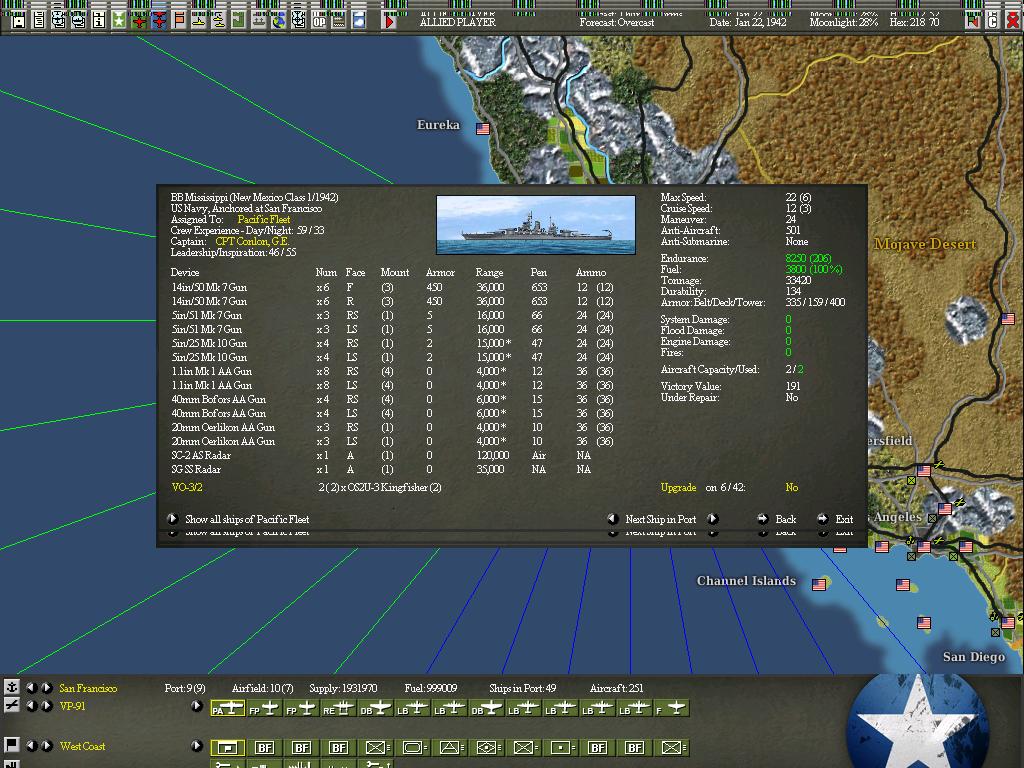Choose the F fighter unit icon
Viewport: 1024px width, 768px height.
tap(672, 708)
